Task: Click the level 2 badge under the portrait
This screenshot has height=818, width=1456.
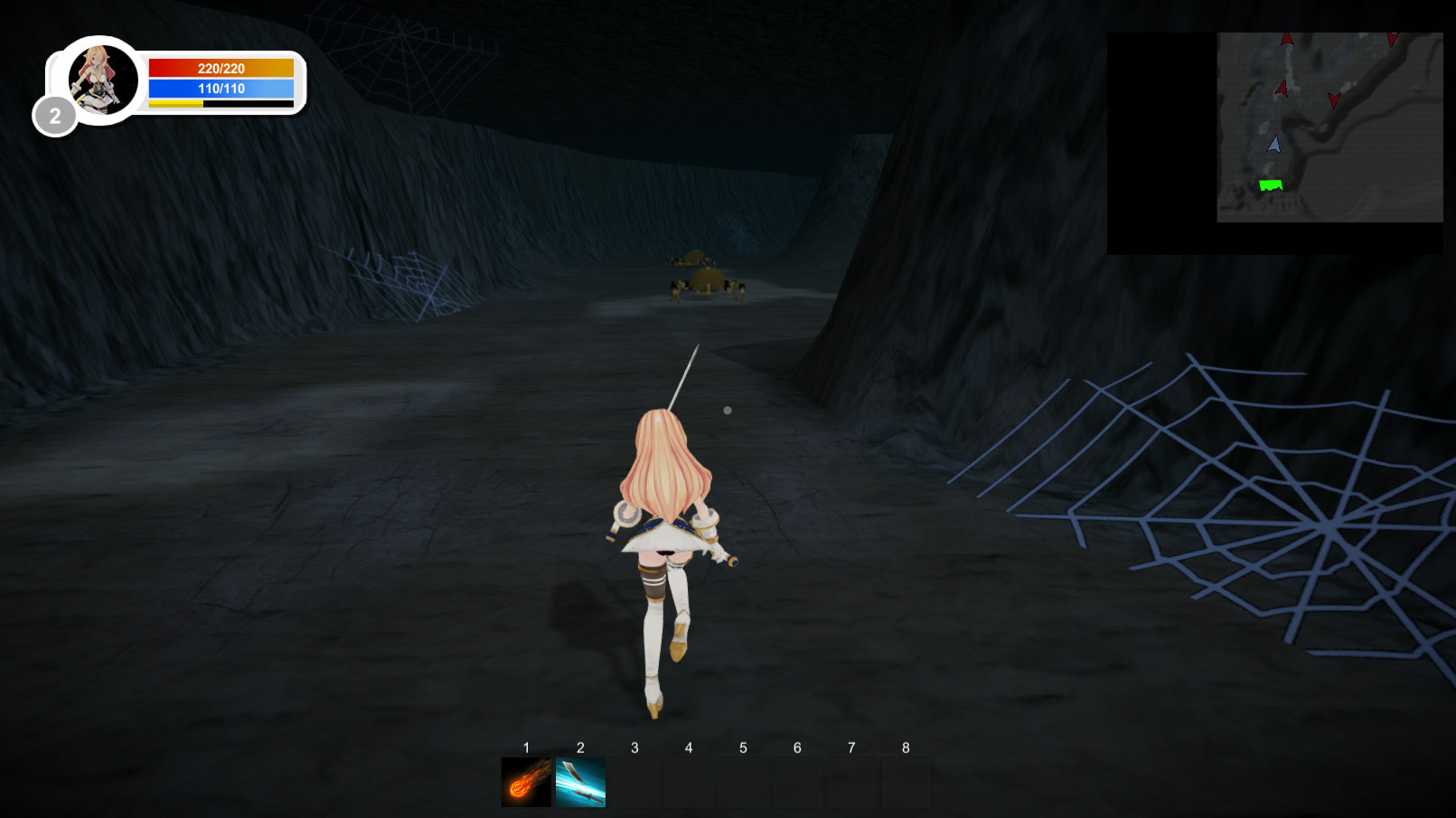Action: (x=56, y=116)
